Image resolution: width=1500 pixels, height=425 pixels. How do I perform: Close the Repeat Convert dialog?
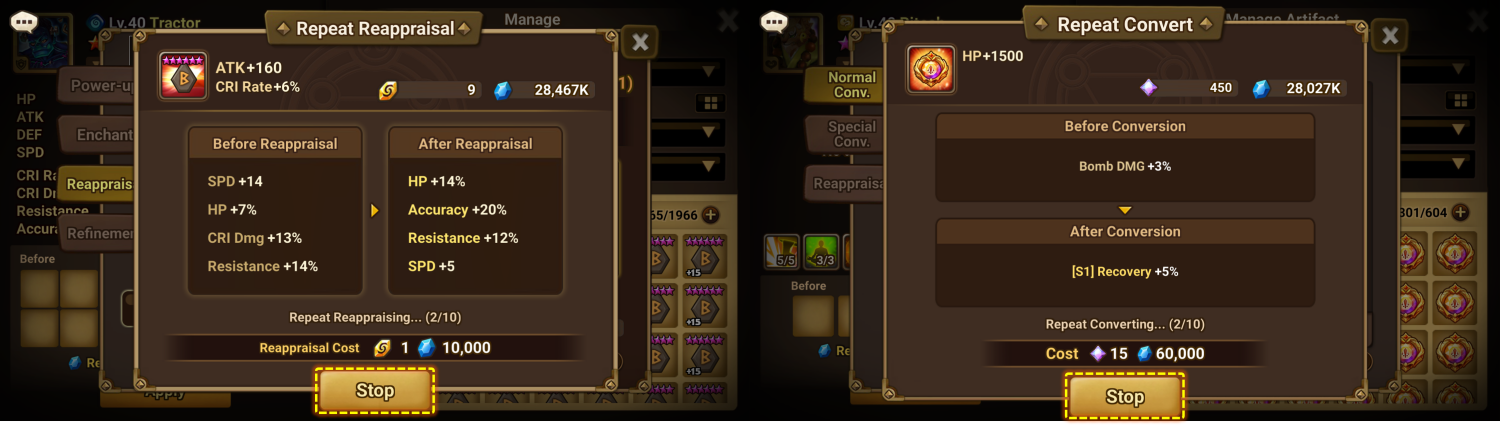coord(1389,37)
